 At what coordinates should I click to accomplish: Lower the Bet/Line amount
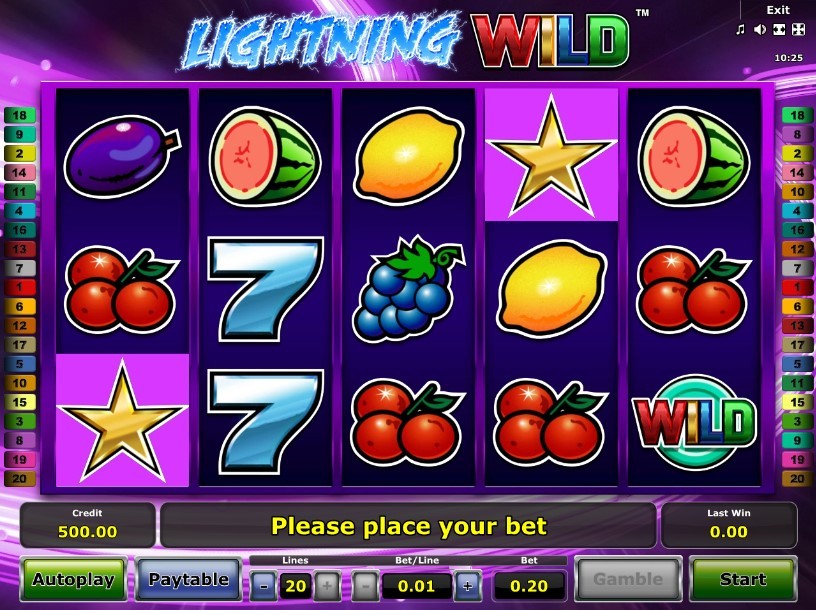[366, 586]
